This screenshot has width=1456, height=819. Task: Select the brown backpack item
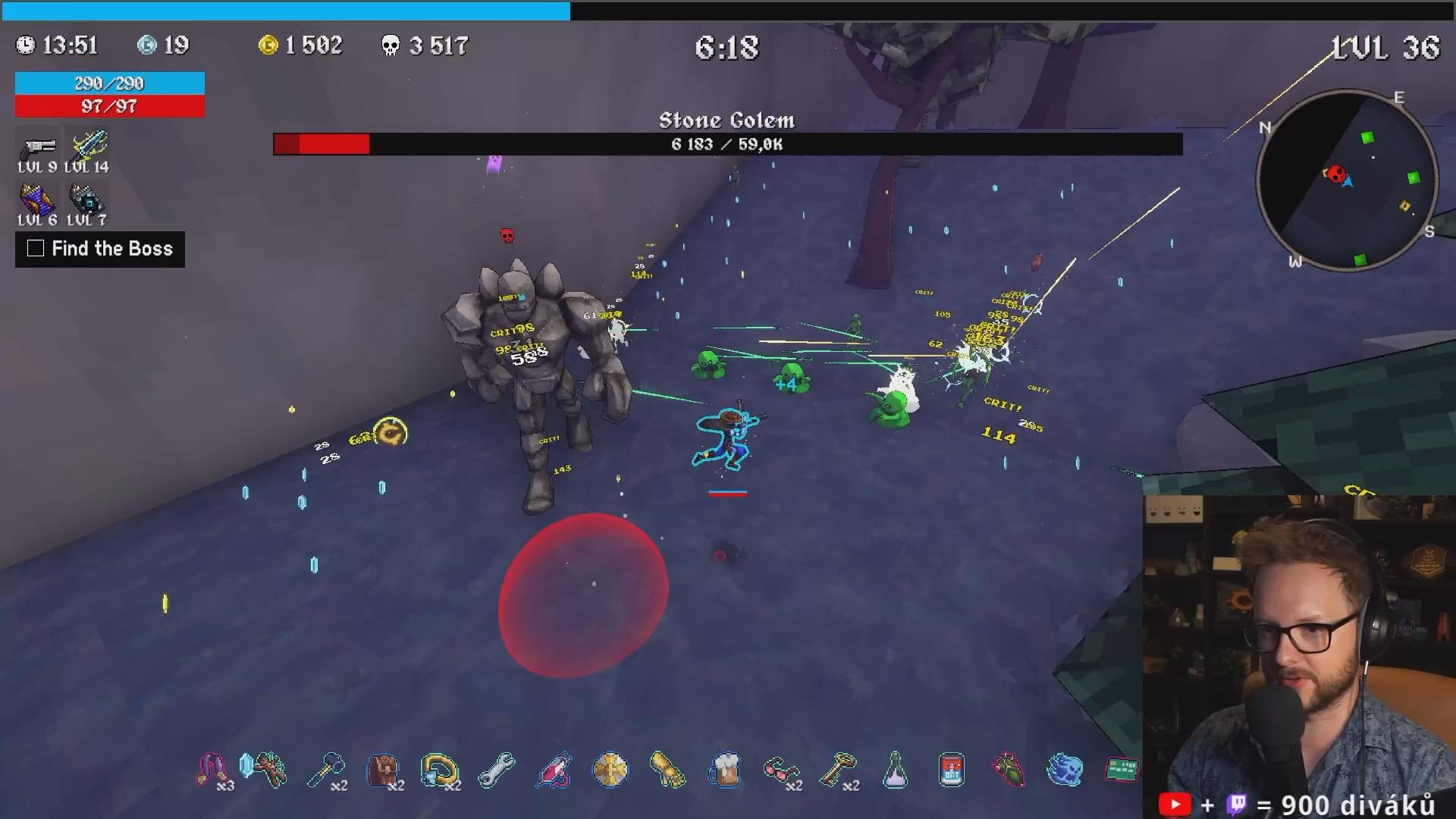[x=383, y=770]
